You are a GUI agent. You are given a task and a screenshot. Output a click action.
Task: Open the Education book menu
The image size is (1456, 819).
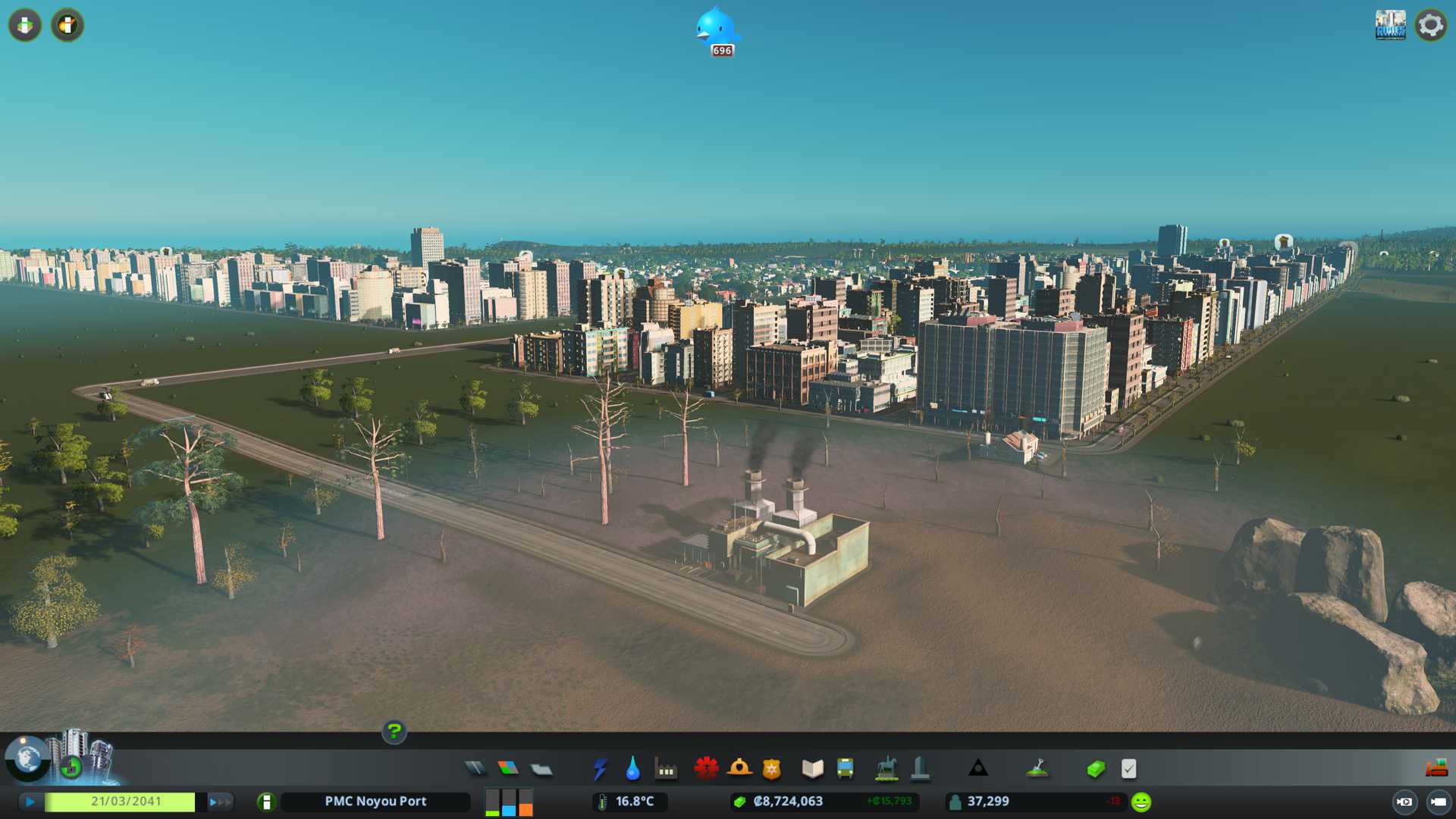tap(812, 769)
